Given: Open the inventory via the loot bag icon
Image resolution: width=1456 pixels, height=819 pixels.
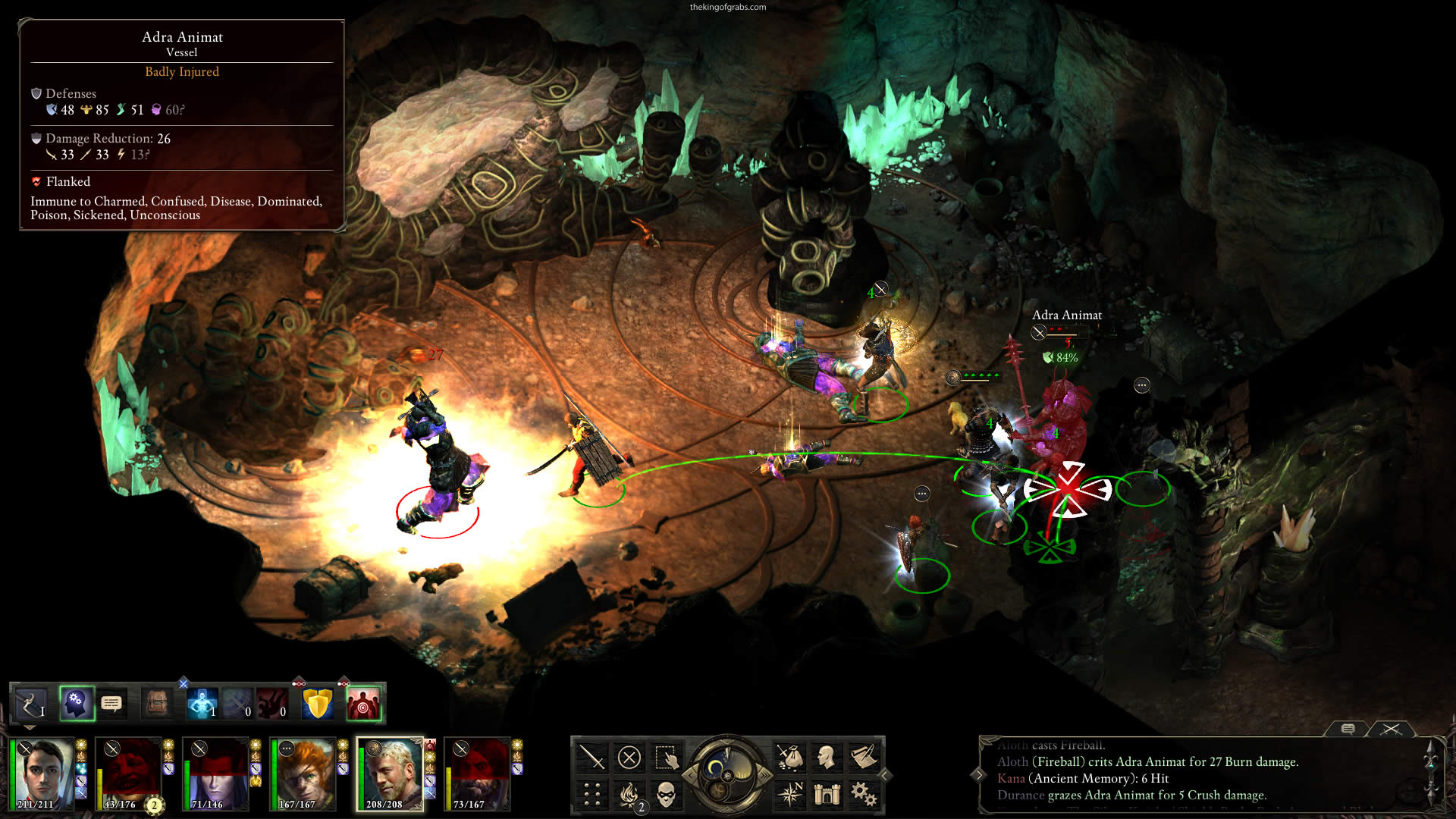Looking at the screenshot, I should [789, 758].
